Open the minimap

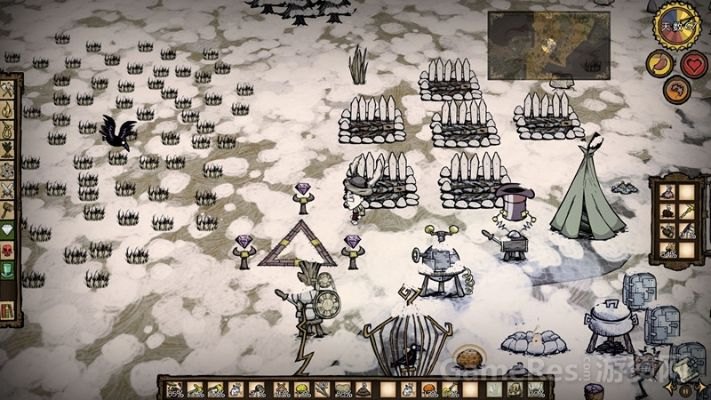(x=548, y=43)
